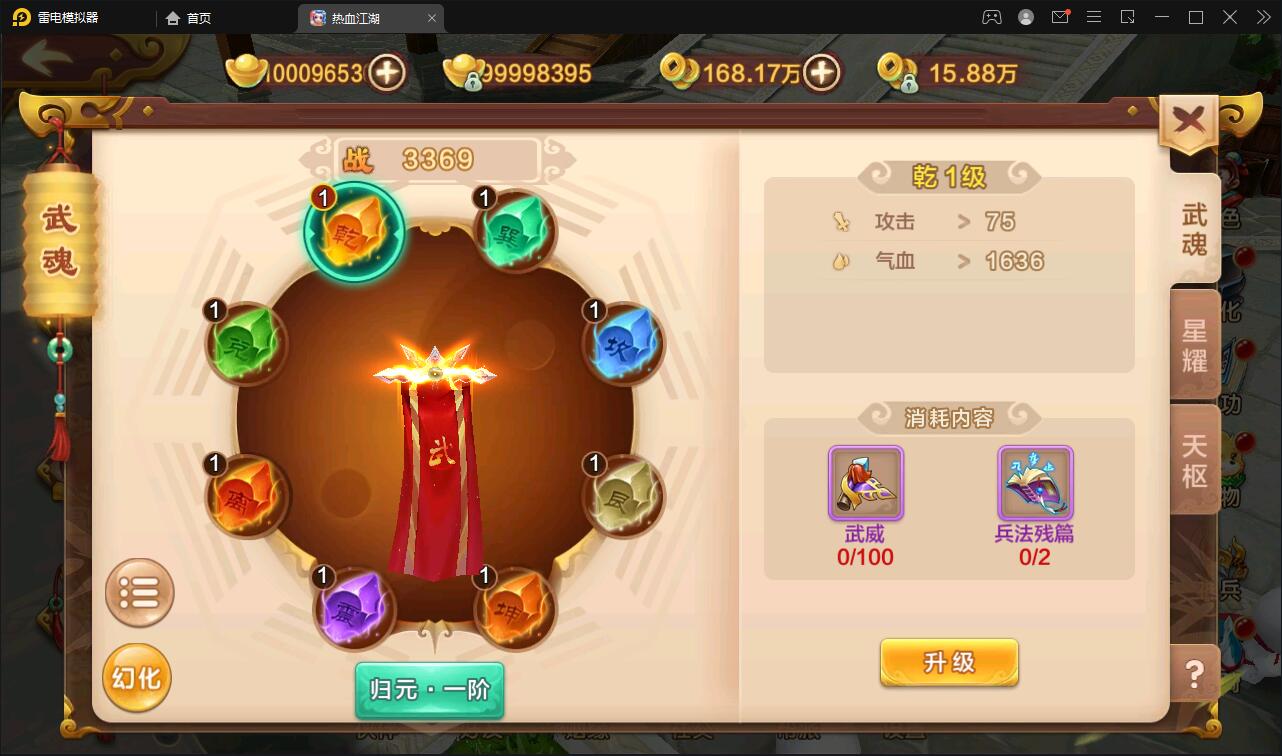This screenshot has width=1282, height=756.
Task: Select the 艮 element gem
Action: click(x=622, y=497)
